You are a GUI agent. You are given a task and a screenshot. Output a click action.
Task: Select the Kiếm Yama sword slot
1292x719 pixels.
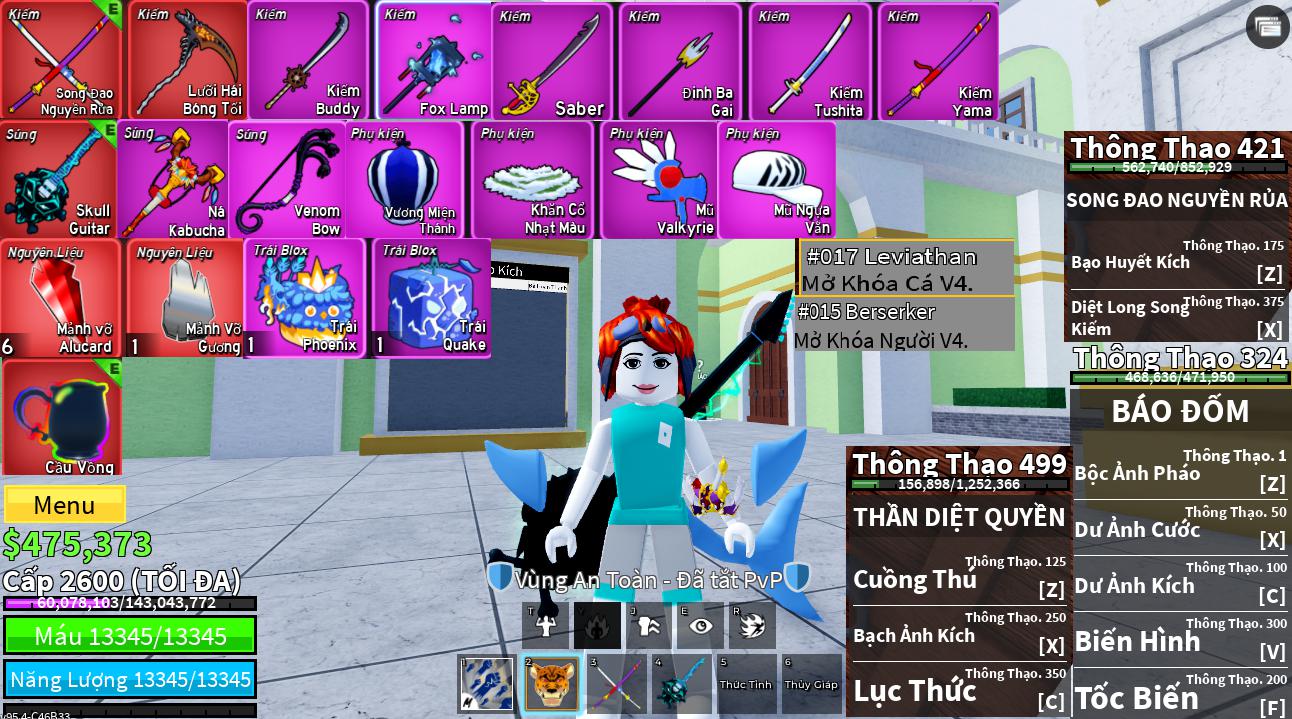938,61
